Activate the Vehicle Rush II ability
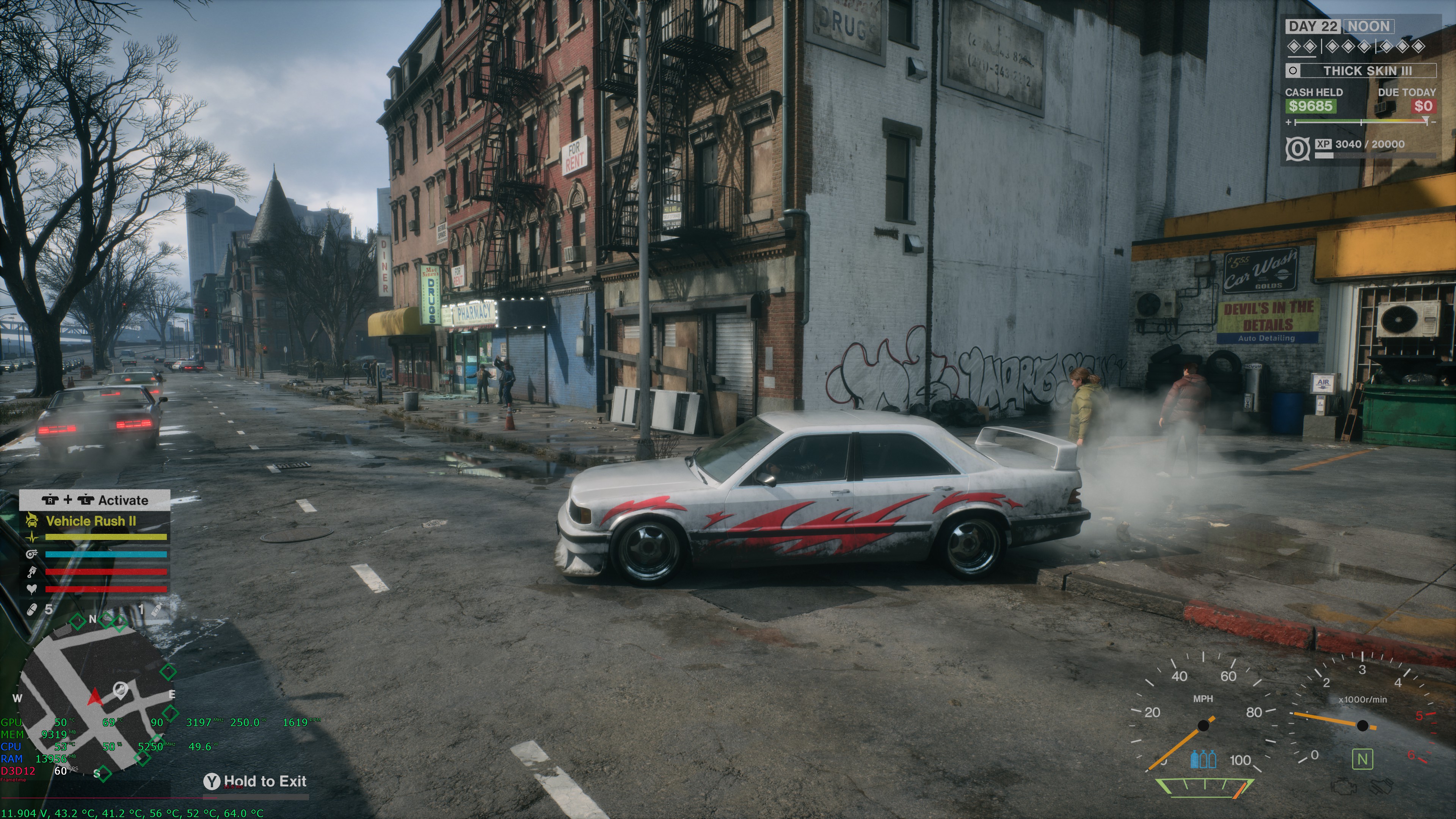The height and width of the screenshot is (819, 1456). click(91, 521)
